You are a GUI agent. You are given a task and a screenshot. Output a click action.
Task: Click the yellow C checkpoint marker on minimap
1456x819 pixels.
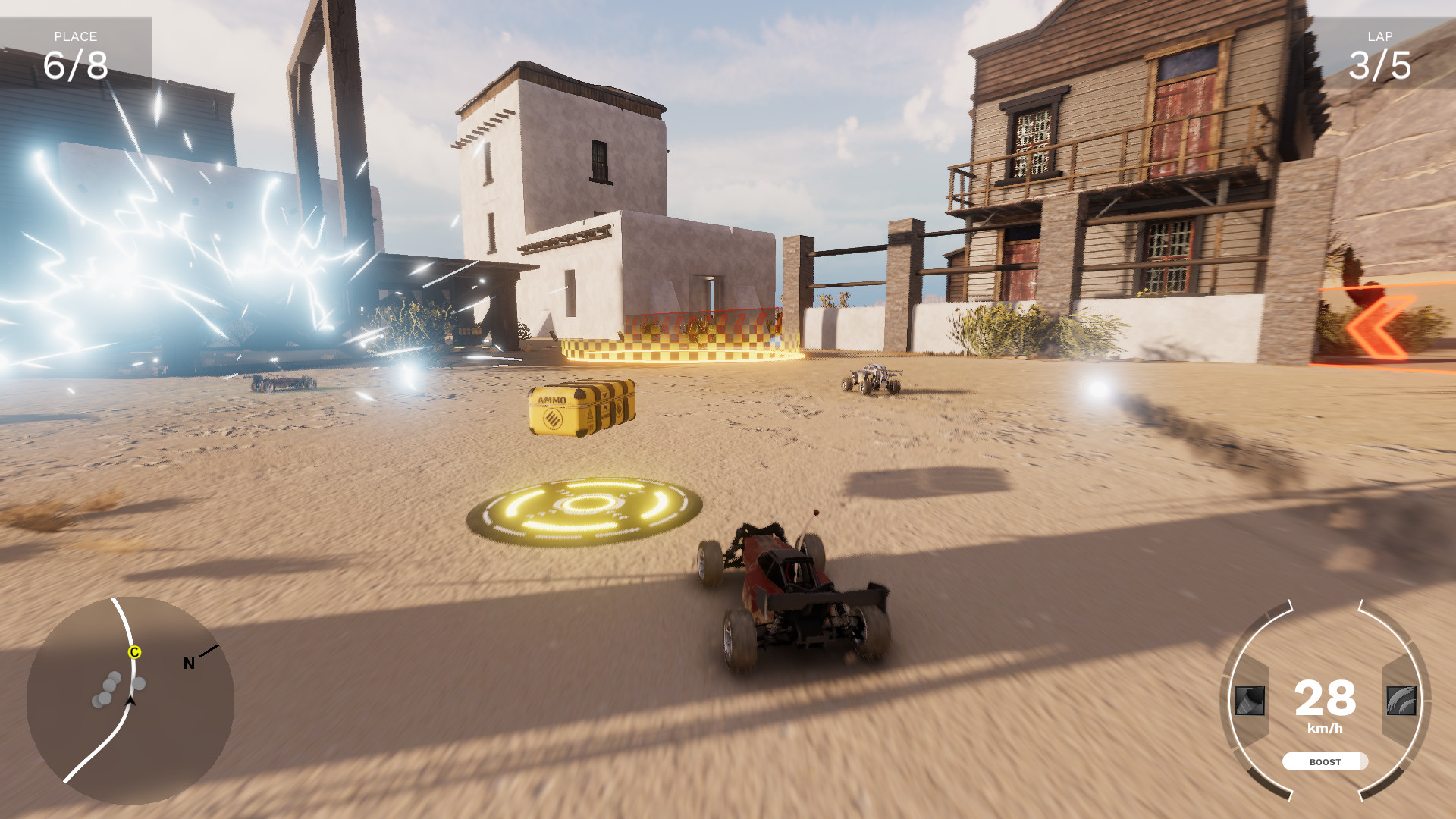pyautogui.click(x=135, y=651)
